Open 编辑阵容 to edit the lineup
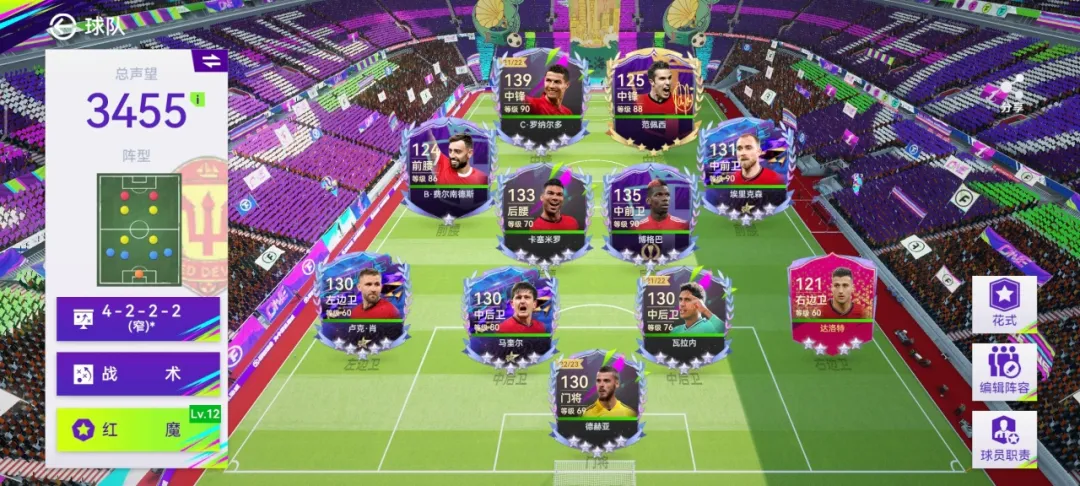Viewport: 1080px width, 486px height. click(x=1004, y=371)
